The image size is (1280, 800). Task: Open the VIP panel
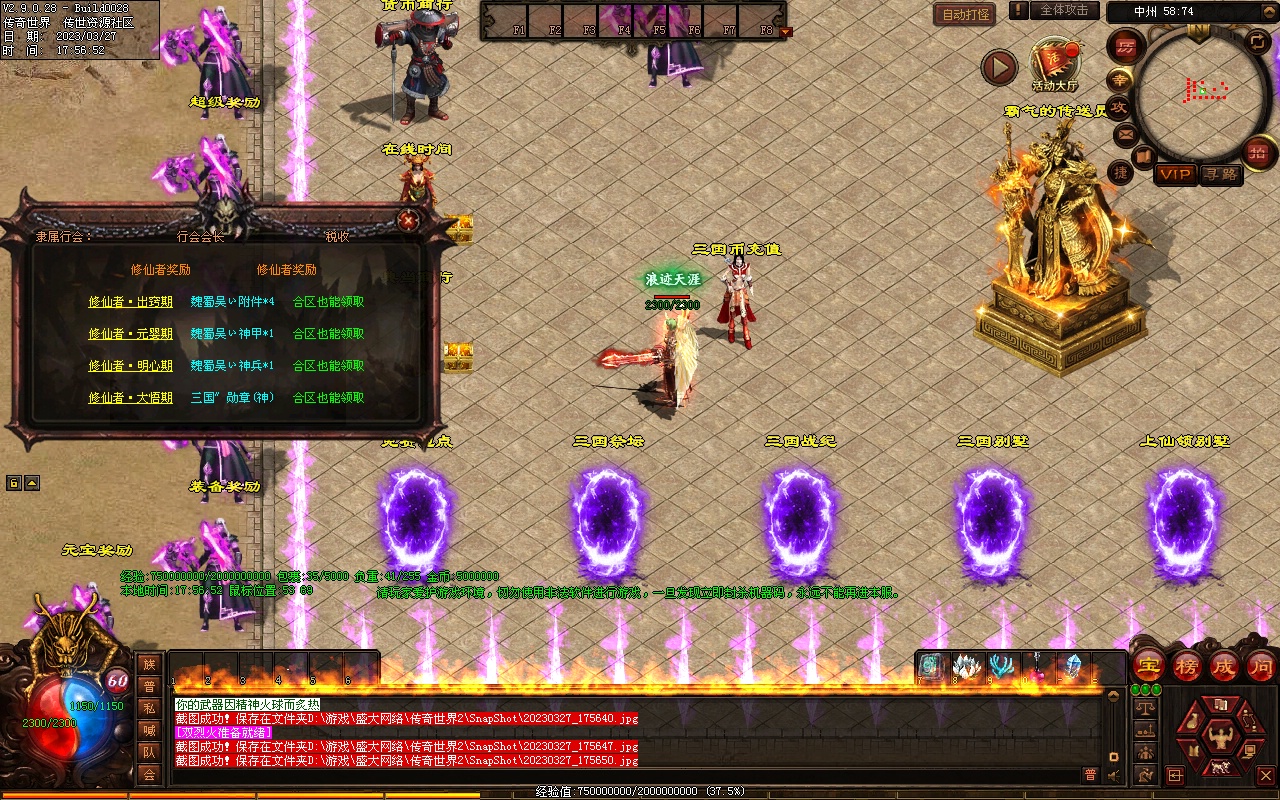click(1175, 174)
